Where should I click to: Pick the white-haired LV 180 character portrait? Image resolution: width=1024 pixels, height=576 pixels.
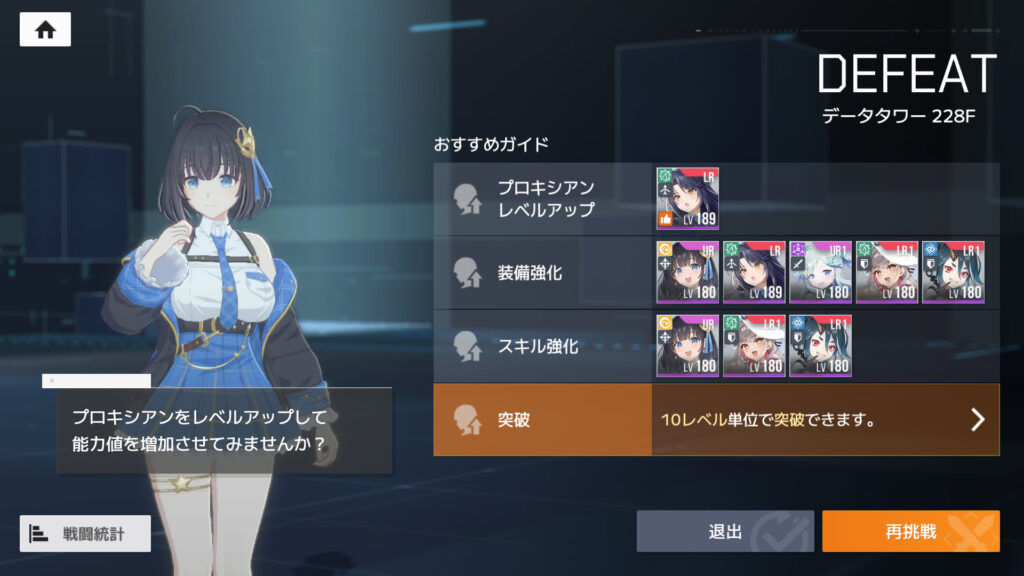click(820, 272)
